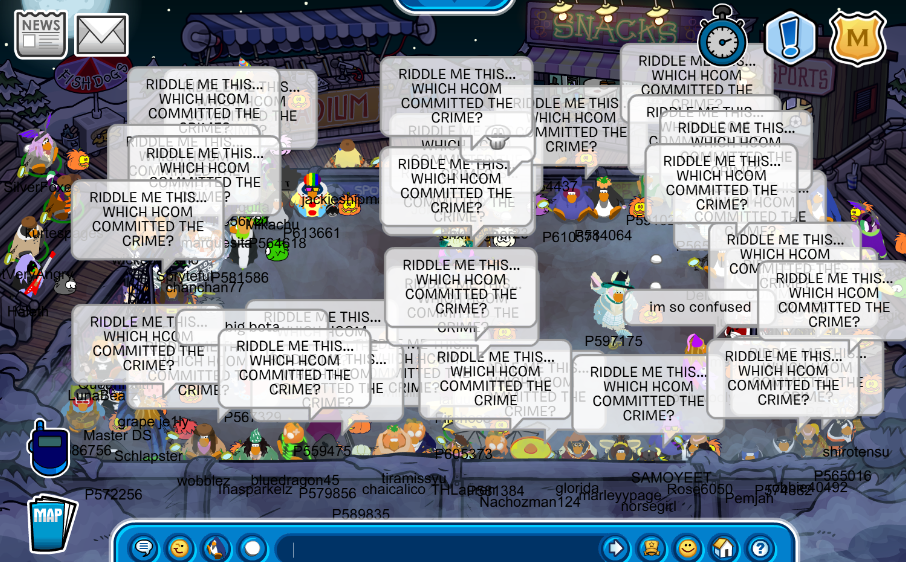This screenshot has width=906, height=562.
Task: Open the smiley face buddy list
Action: click(x=687, y=548)
